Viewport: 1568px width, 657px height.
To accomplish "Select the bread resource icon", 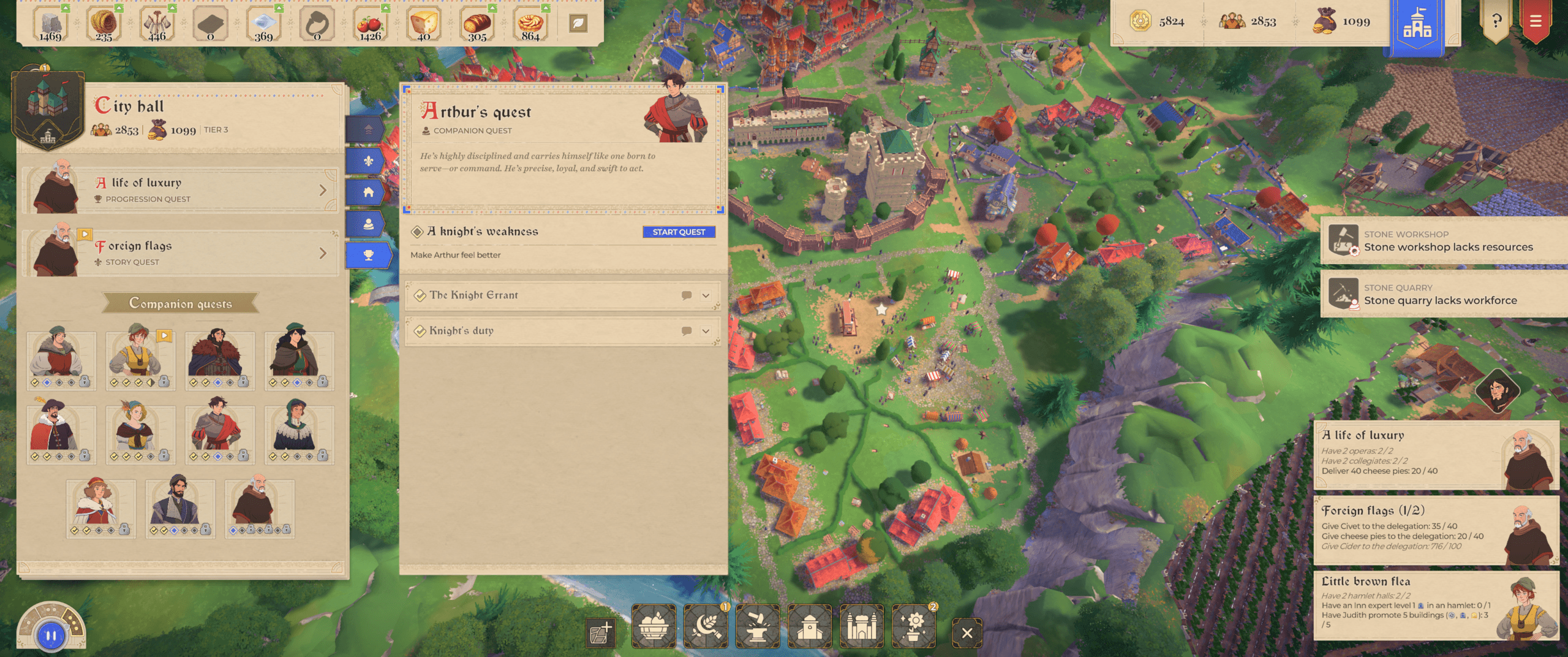I will pos(477,25).
